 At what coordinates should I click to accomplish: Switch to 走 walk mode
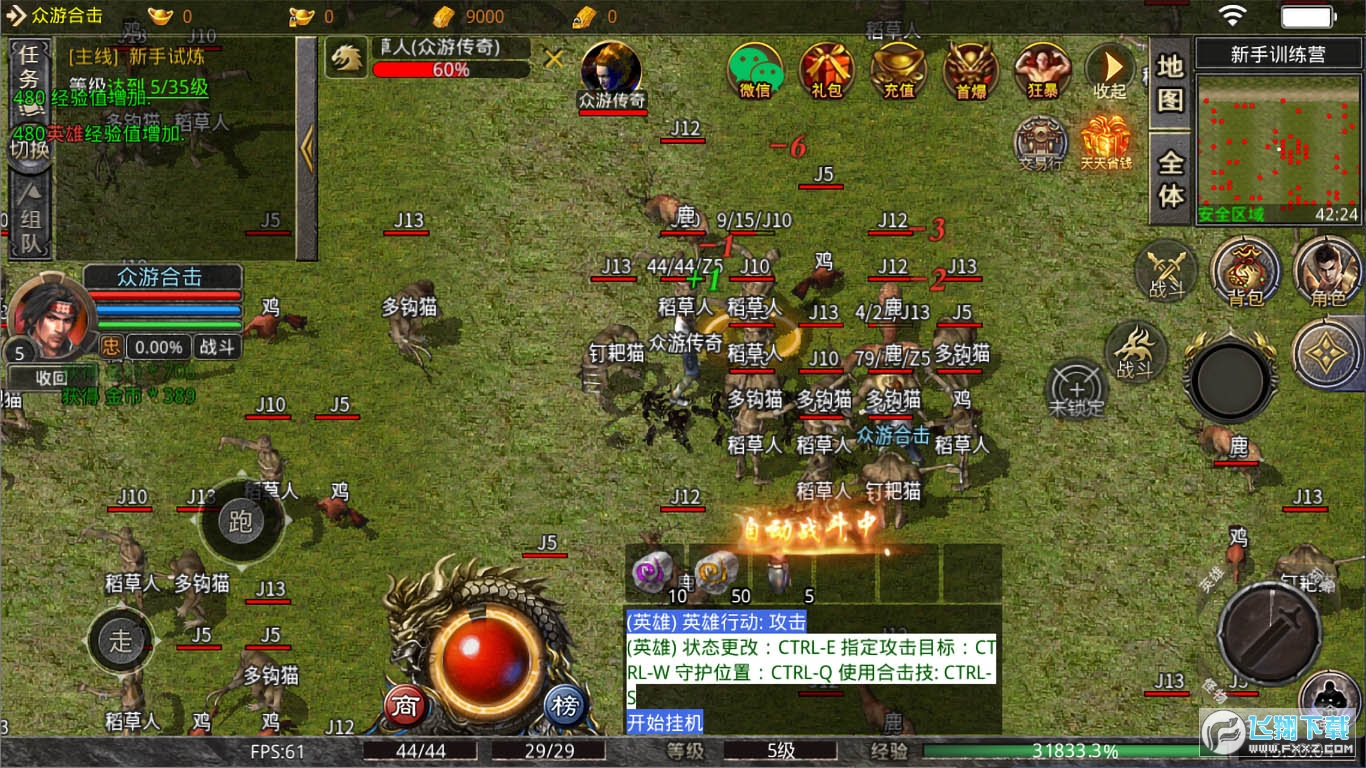pyautogui.click(x=121, y=640)
